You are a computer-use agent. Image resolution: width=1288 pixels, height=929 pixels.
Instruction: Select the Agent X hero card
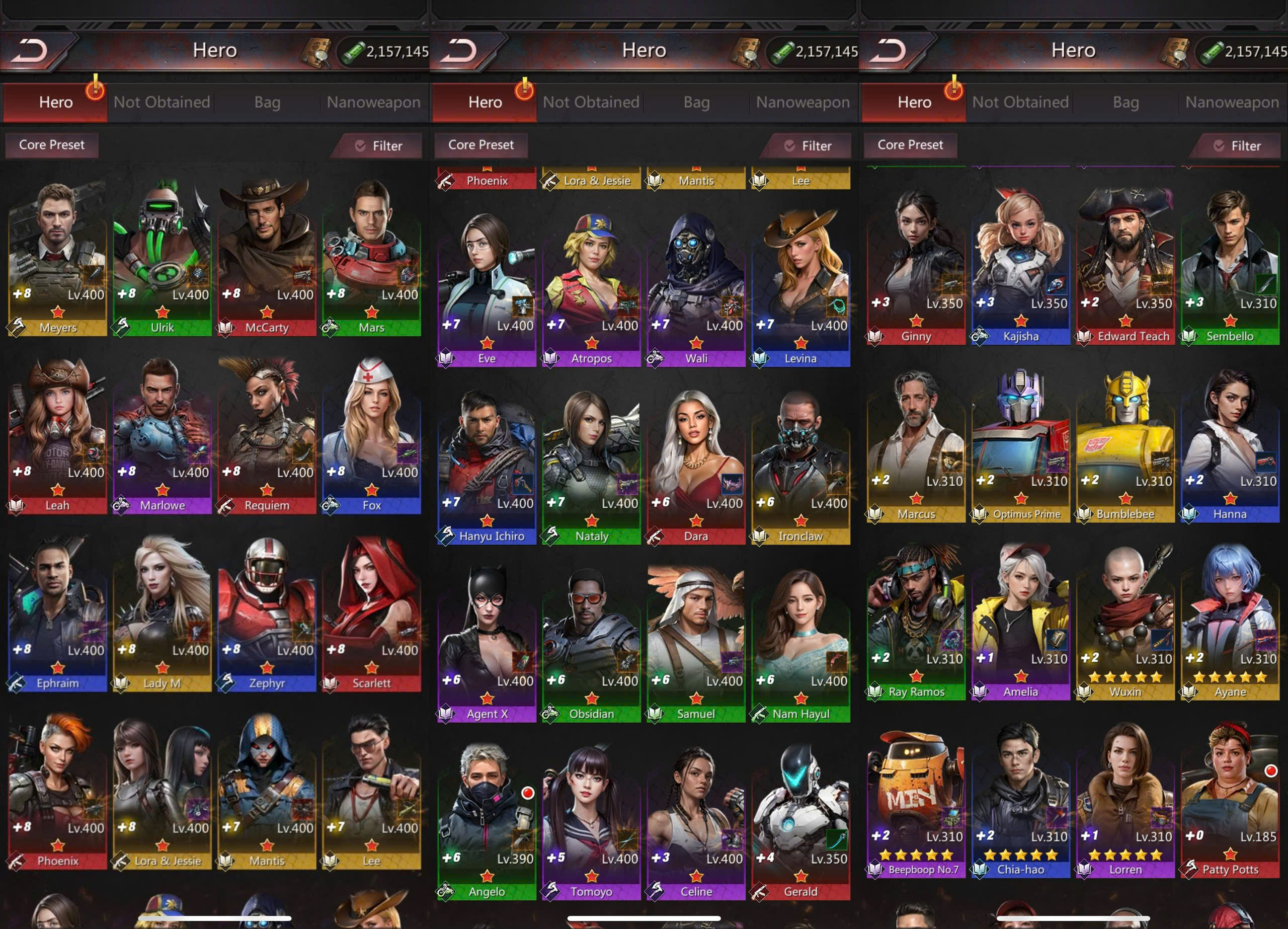[x=487, y=643]
